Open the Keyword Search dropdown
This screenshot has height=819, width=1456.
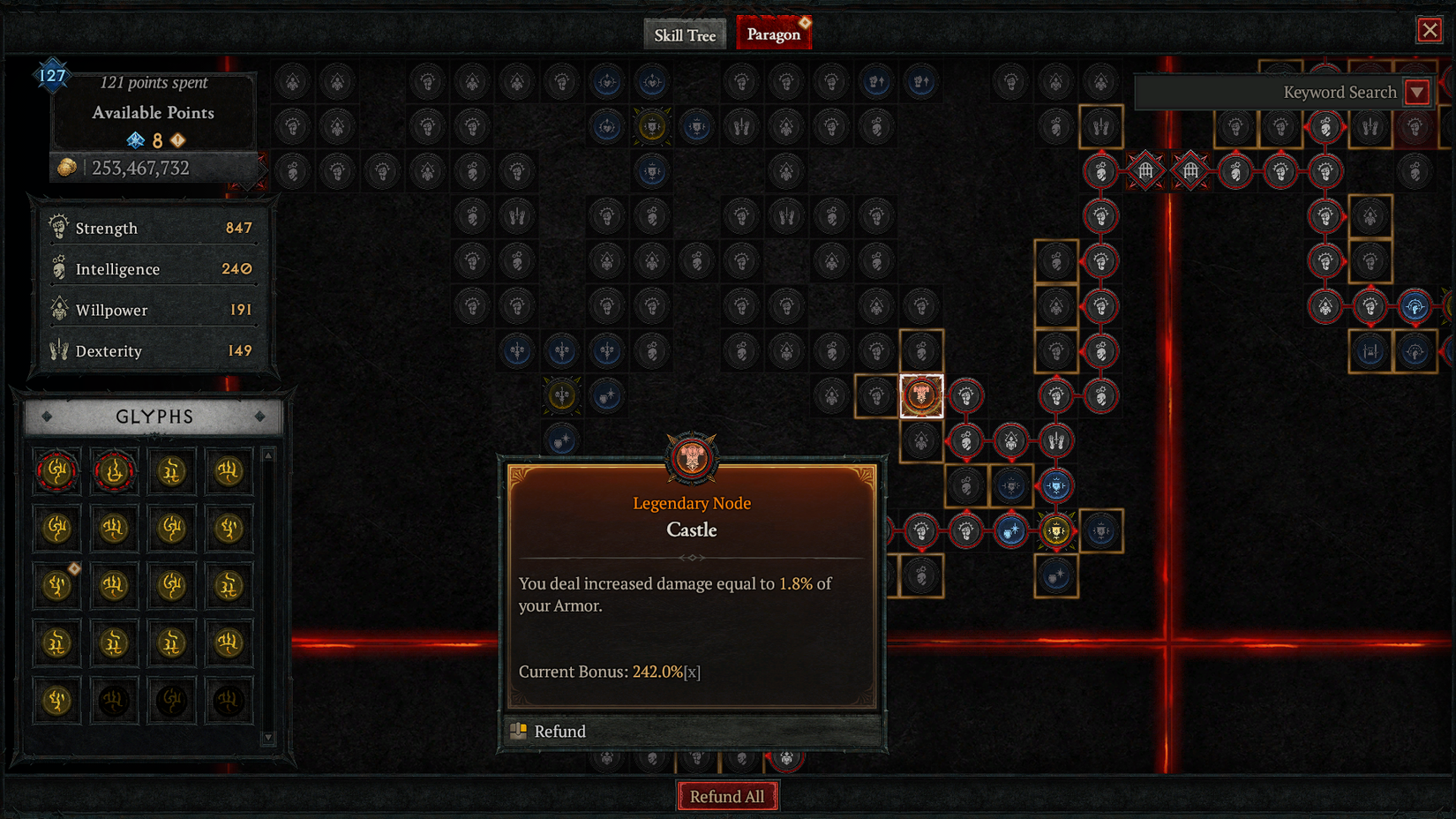(1418, 91)
